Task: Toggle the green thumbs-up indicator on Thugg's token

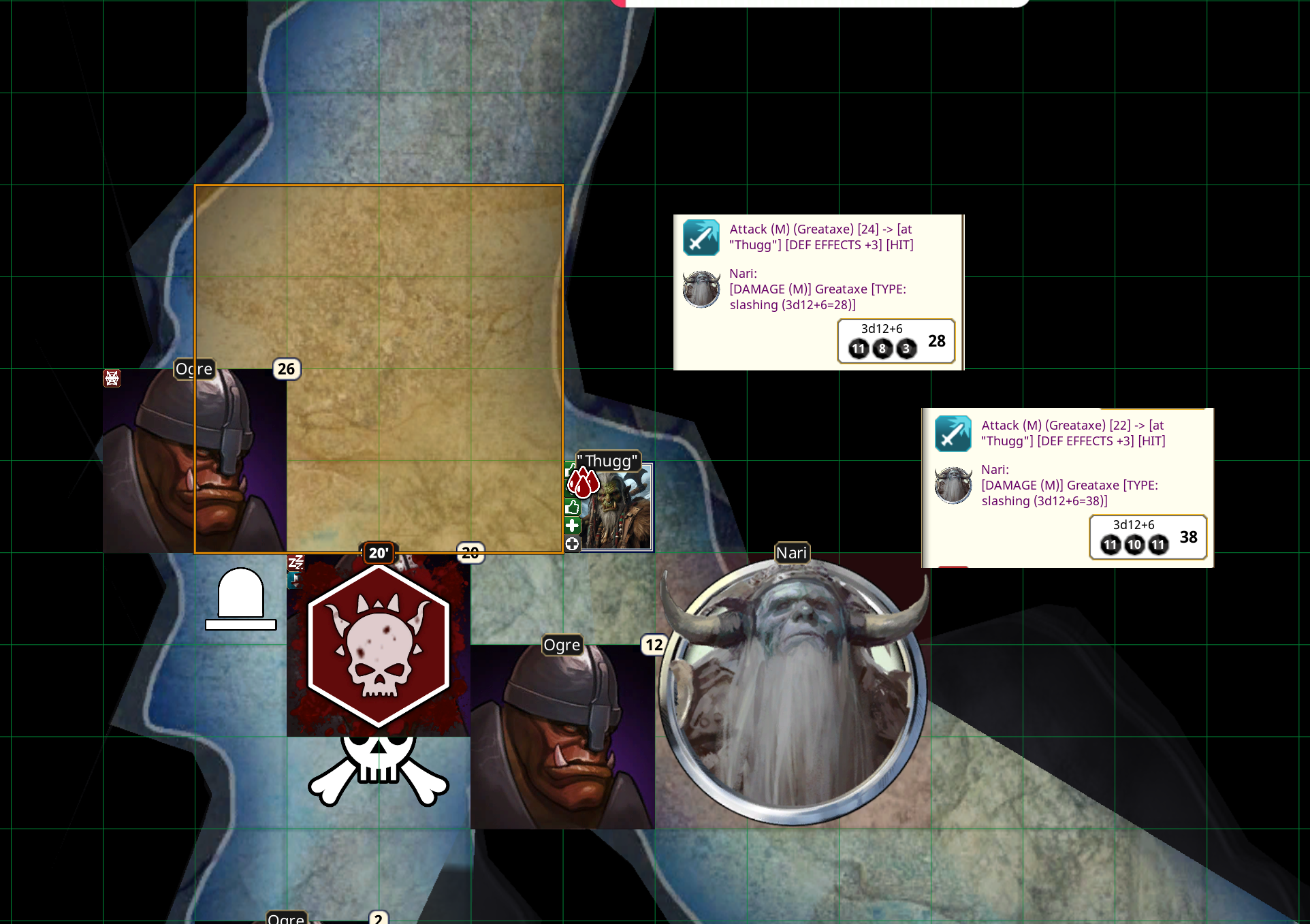Action: click(573, 507)
